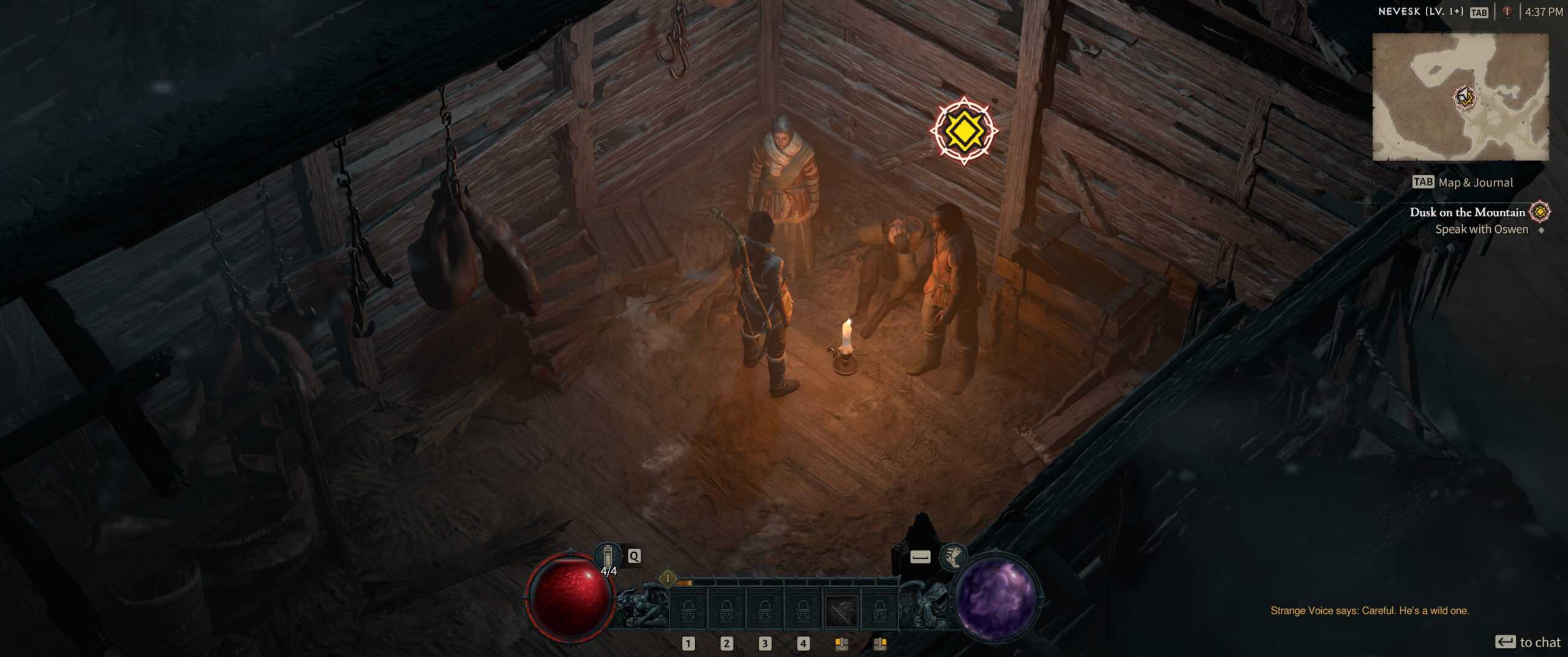Screen dimensions: 1568x657
Task: Open Map & Journal via the TAB prompt
Action: 1423,182
